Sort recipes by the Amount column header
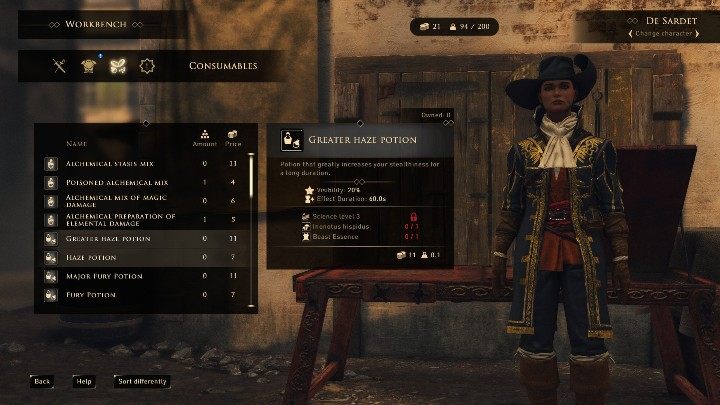 click(x=204, y=140)
